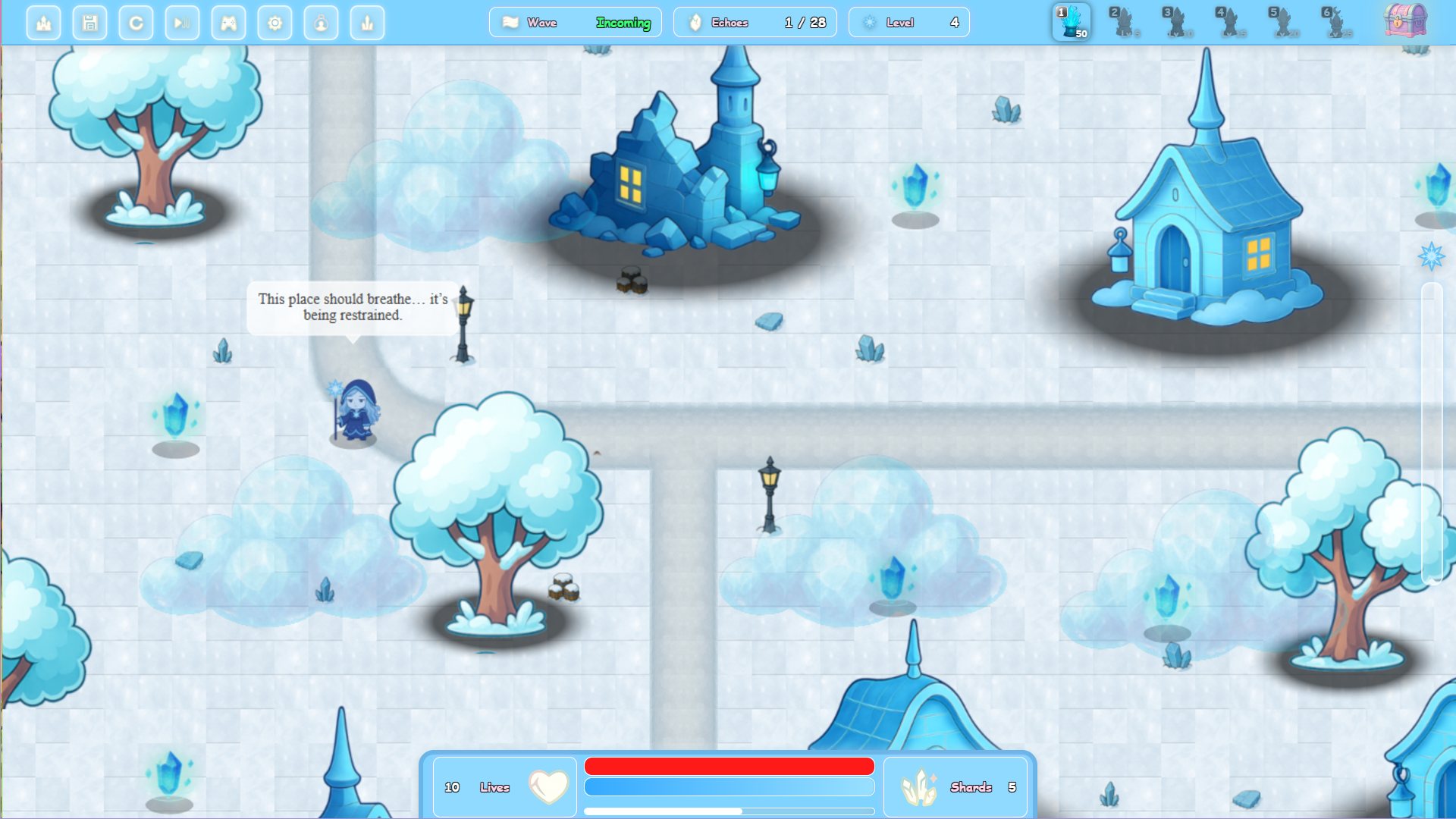The image size is (1456, 819).
Task: Restart the current level
Action: [136, 23]
